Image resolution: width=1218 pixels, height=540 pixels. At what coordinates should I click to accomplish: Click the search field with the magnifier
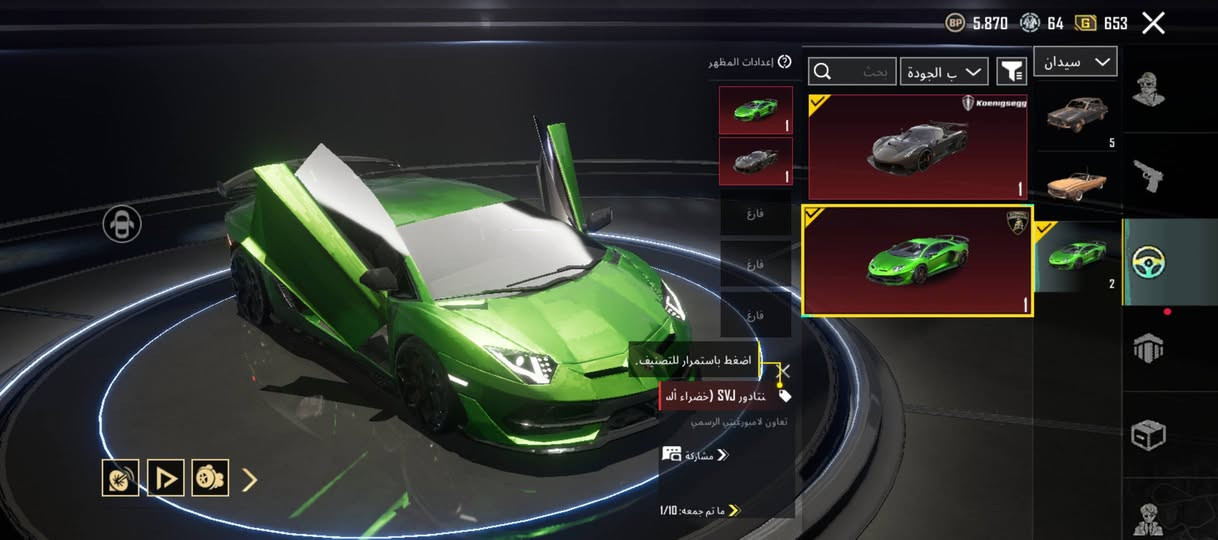(852, 71)
